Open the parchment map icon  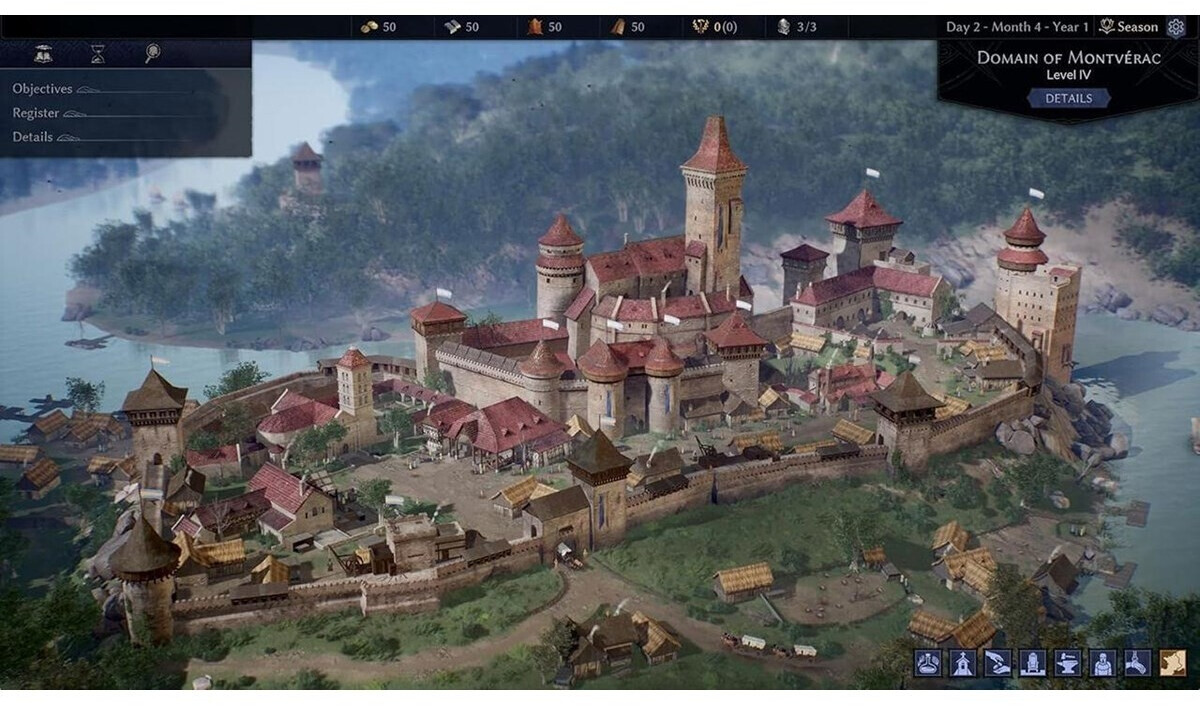click(1173, 663)
